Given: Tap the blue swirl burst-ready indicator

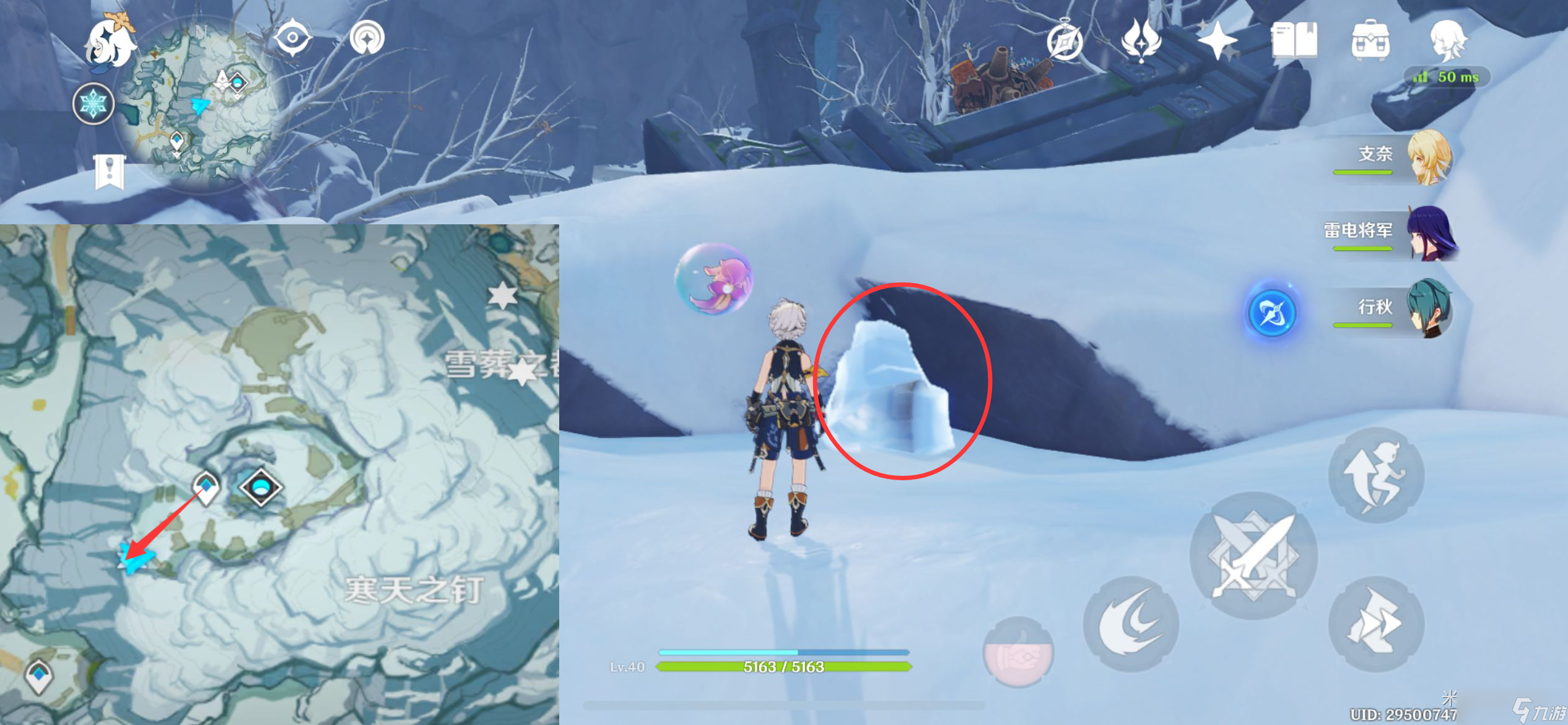Looking at the screenshot, I should (x=1271, y=314).
